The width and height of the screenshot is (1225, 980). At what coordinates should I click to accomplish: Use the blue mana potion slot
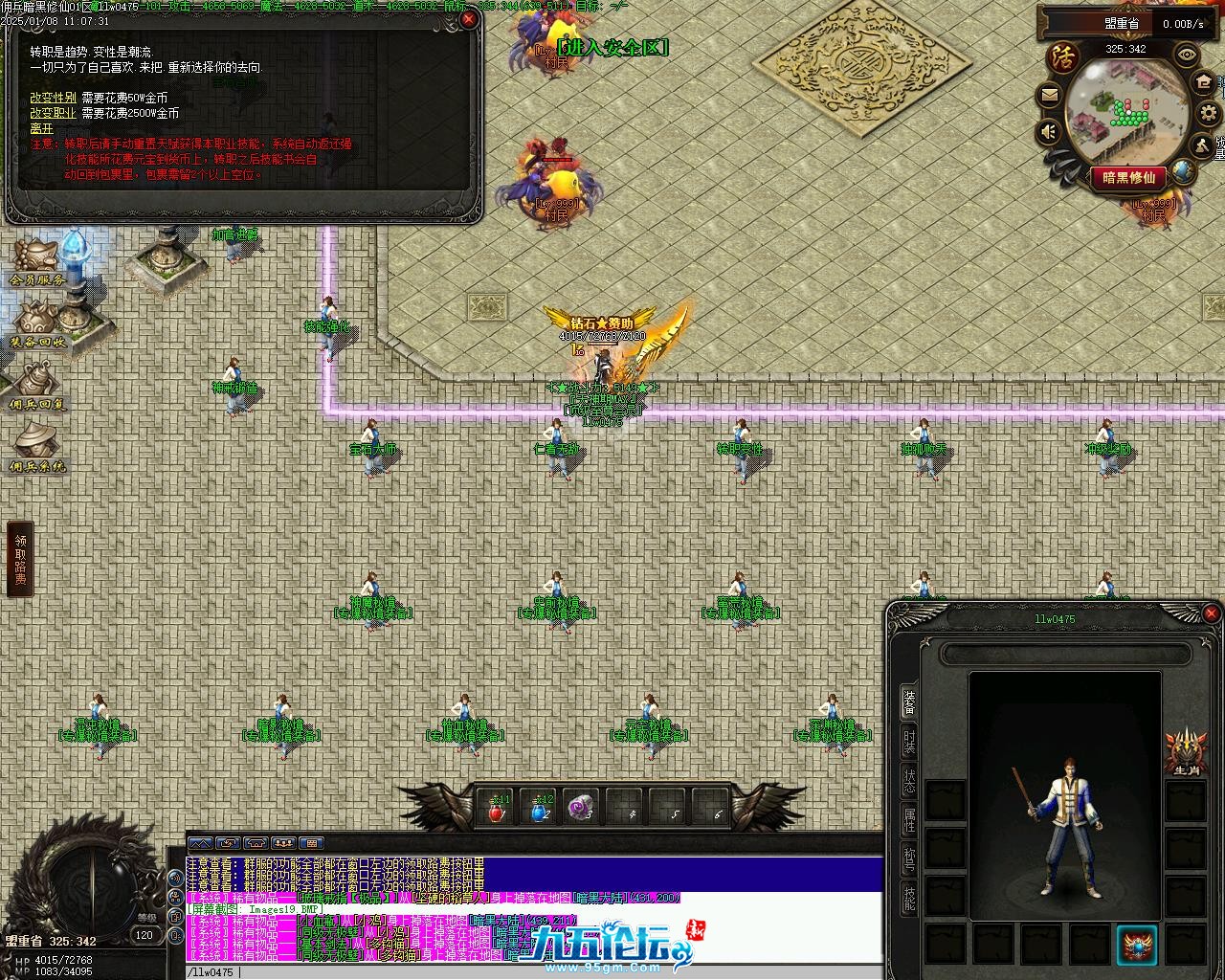point(541,810)
